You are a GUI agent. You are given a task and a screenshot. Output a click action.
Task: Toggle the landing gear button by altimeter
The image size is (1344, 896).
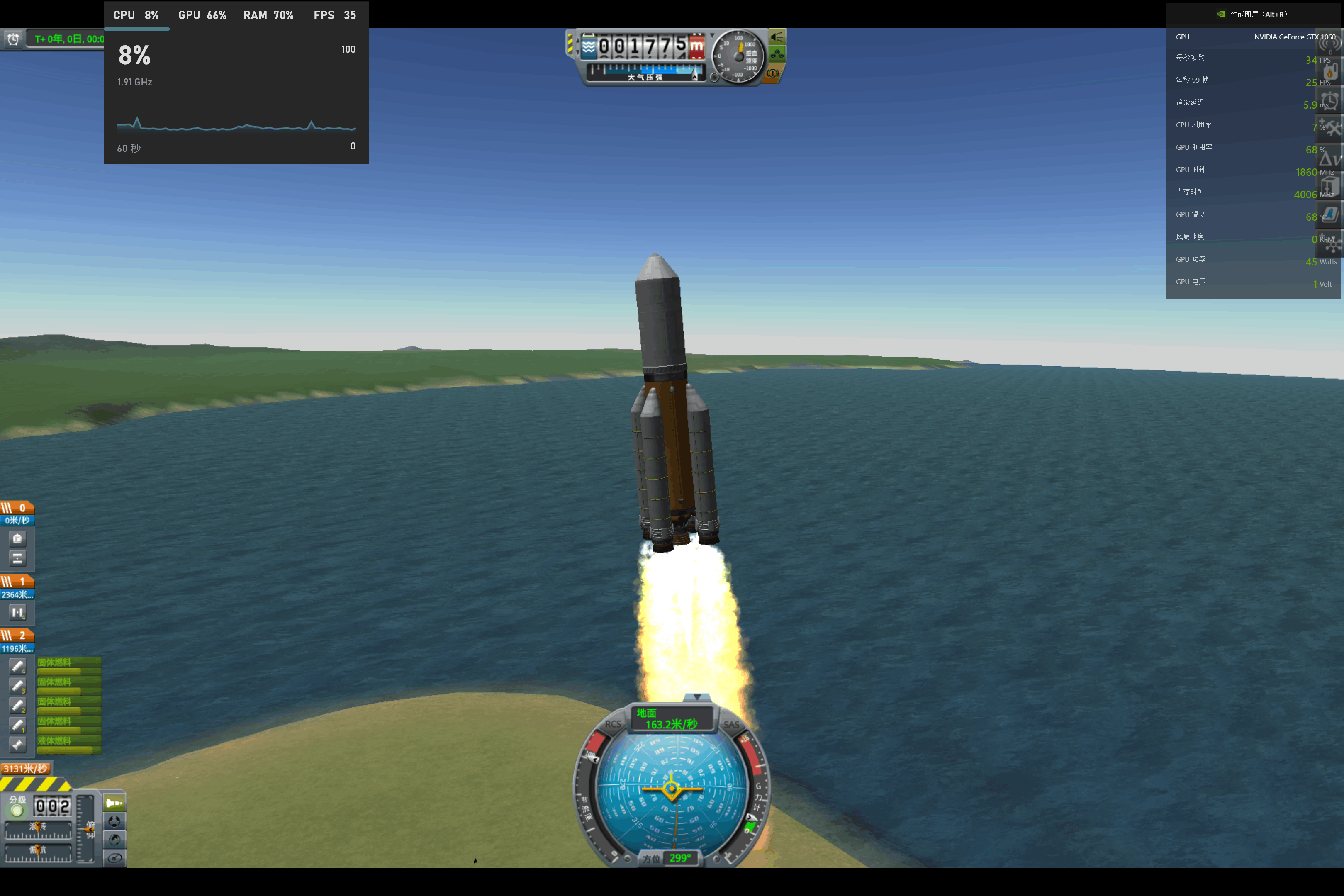[x=777, y=55]
